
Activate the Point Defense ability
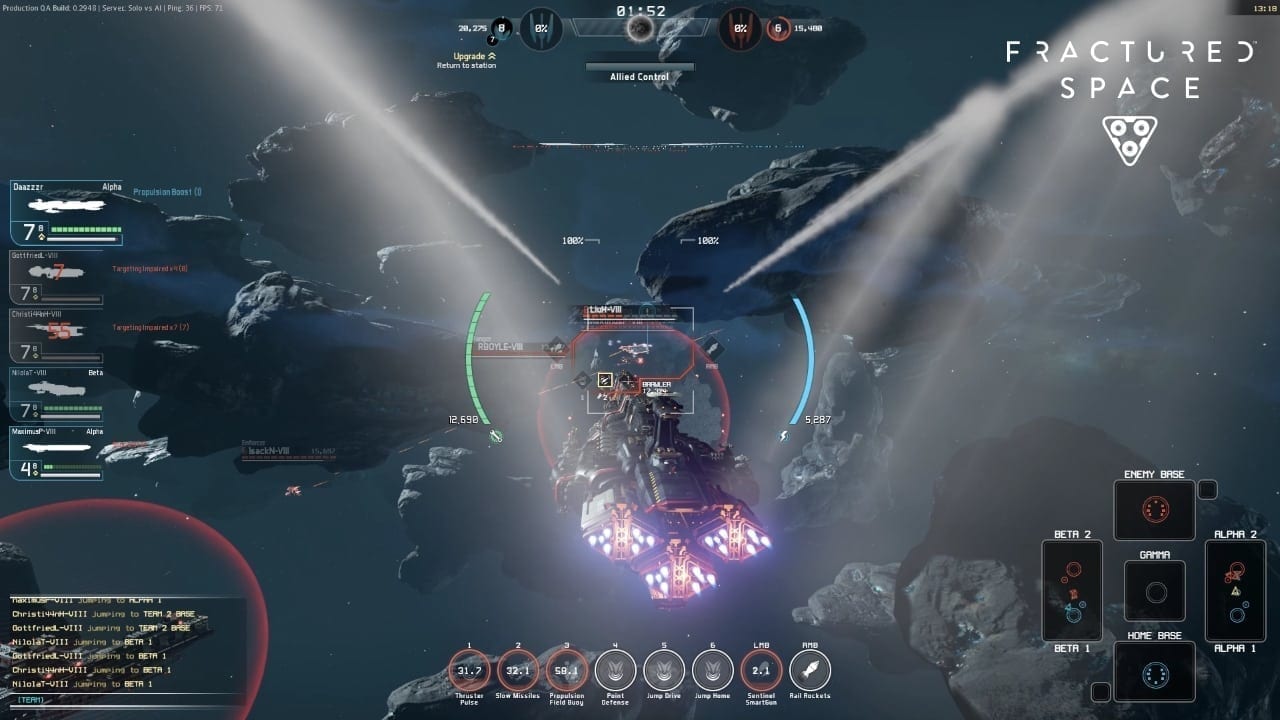tap(615, 670)
